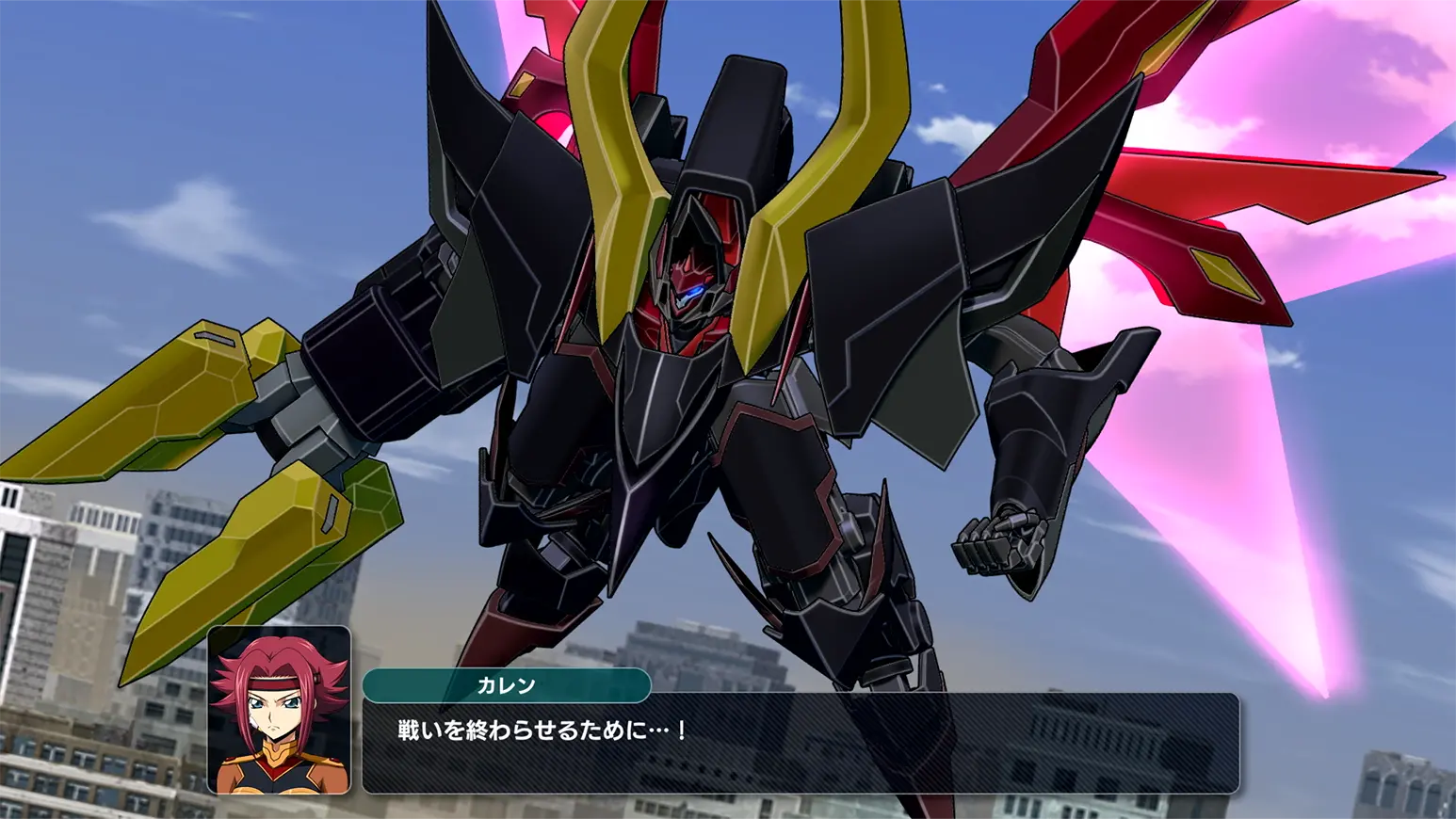The image size is (1456, 819).
Task: Advance Kallen's dialogue text box
Action: 801,744
